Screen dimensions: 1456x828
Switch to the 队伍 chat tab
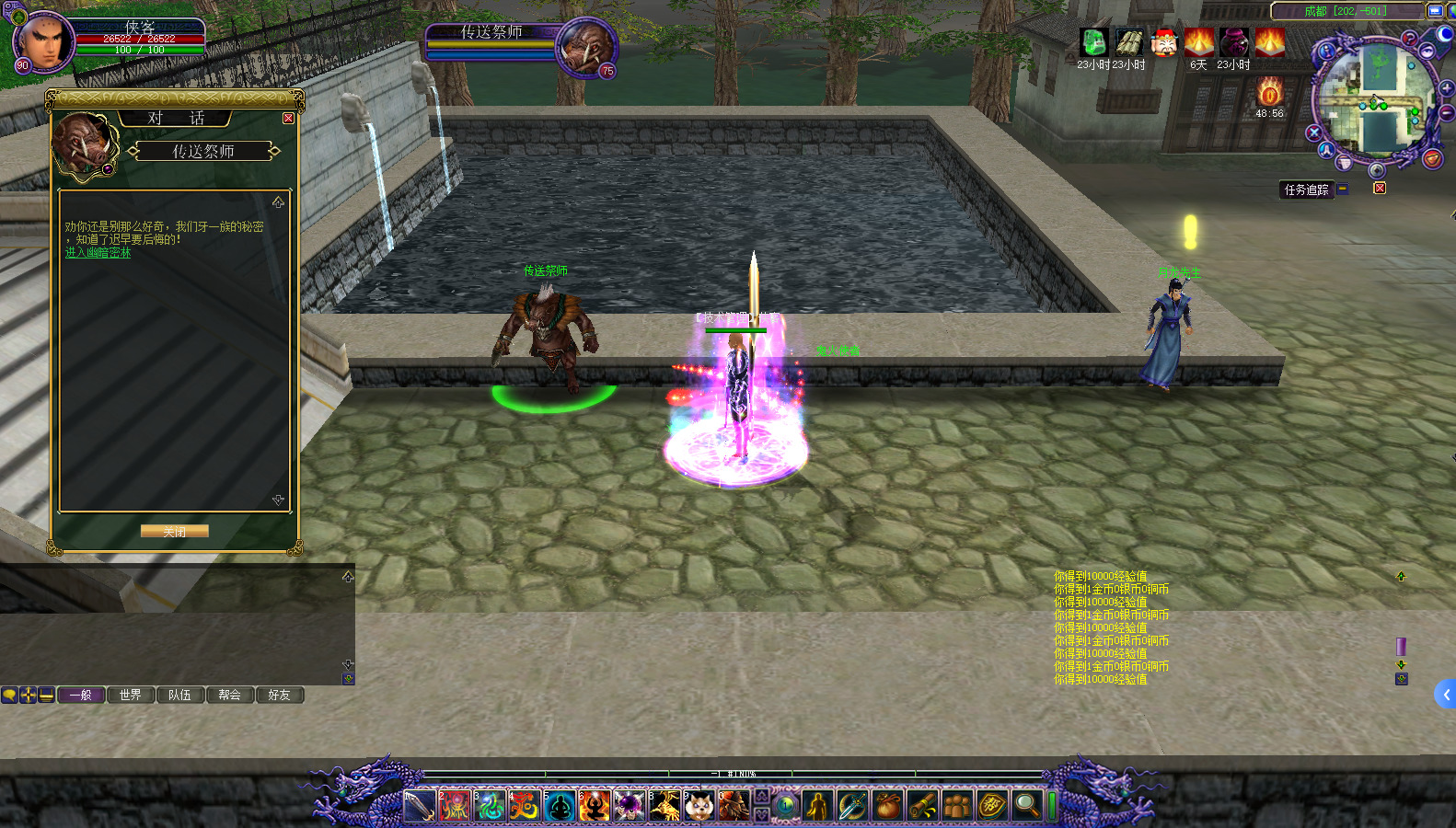pyautogui.click(x=180, y=696)
